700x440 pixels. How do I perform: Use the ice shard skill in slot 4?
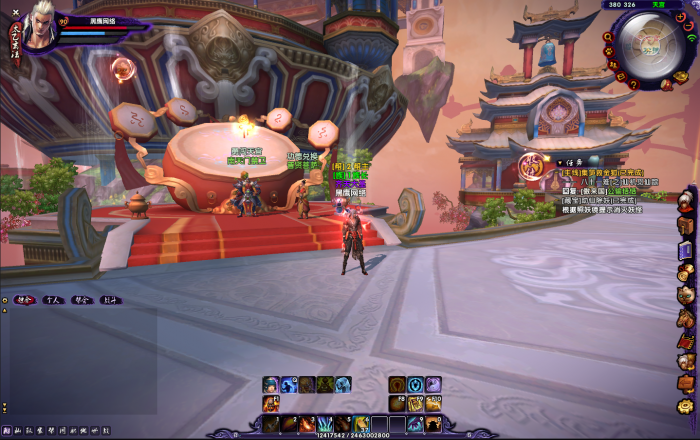[x=324, y=424]
